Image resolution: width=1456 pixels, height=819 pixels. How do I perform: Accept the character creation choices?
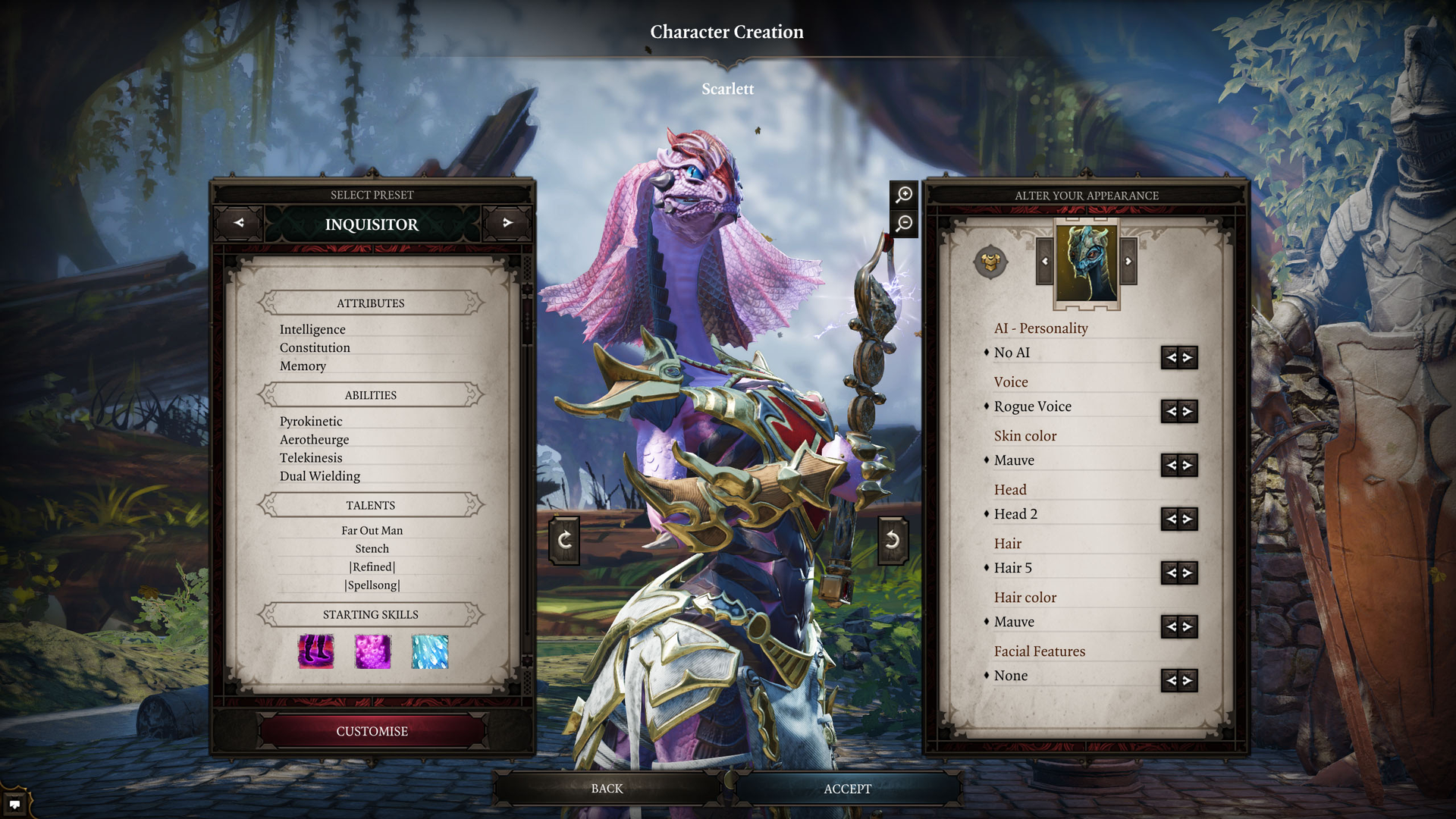coord(847,789)
